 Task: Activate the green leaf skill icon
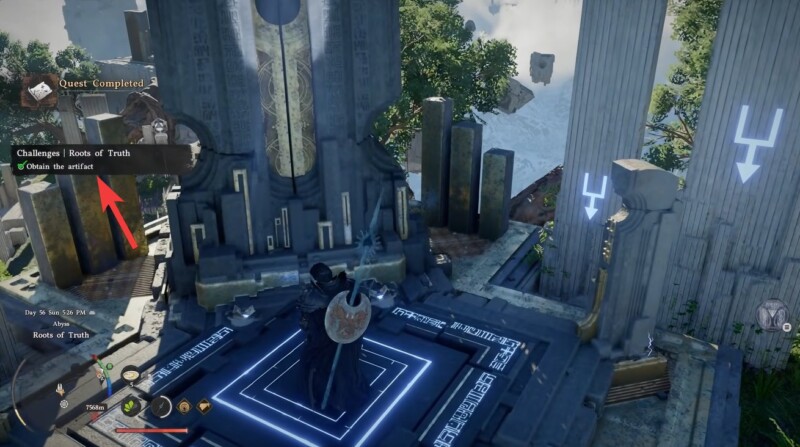coord(131,405)
